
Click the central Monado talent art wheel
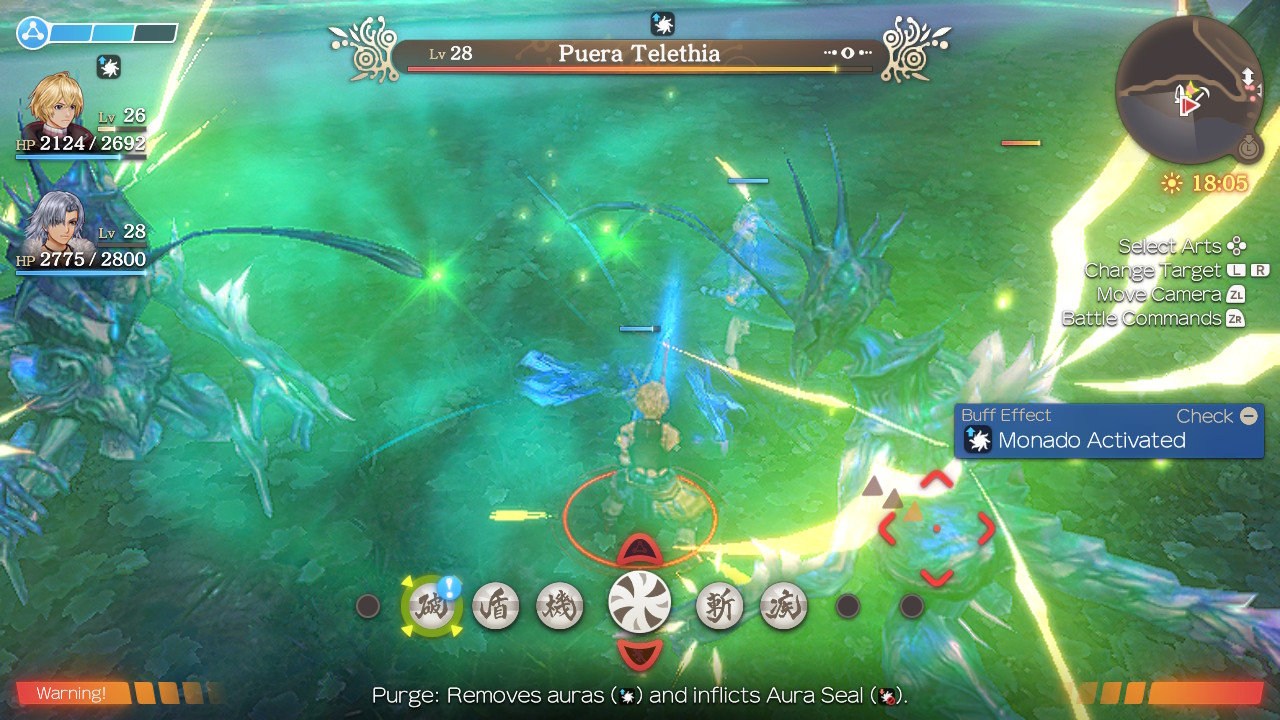tap(640, 602)
